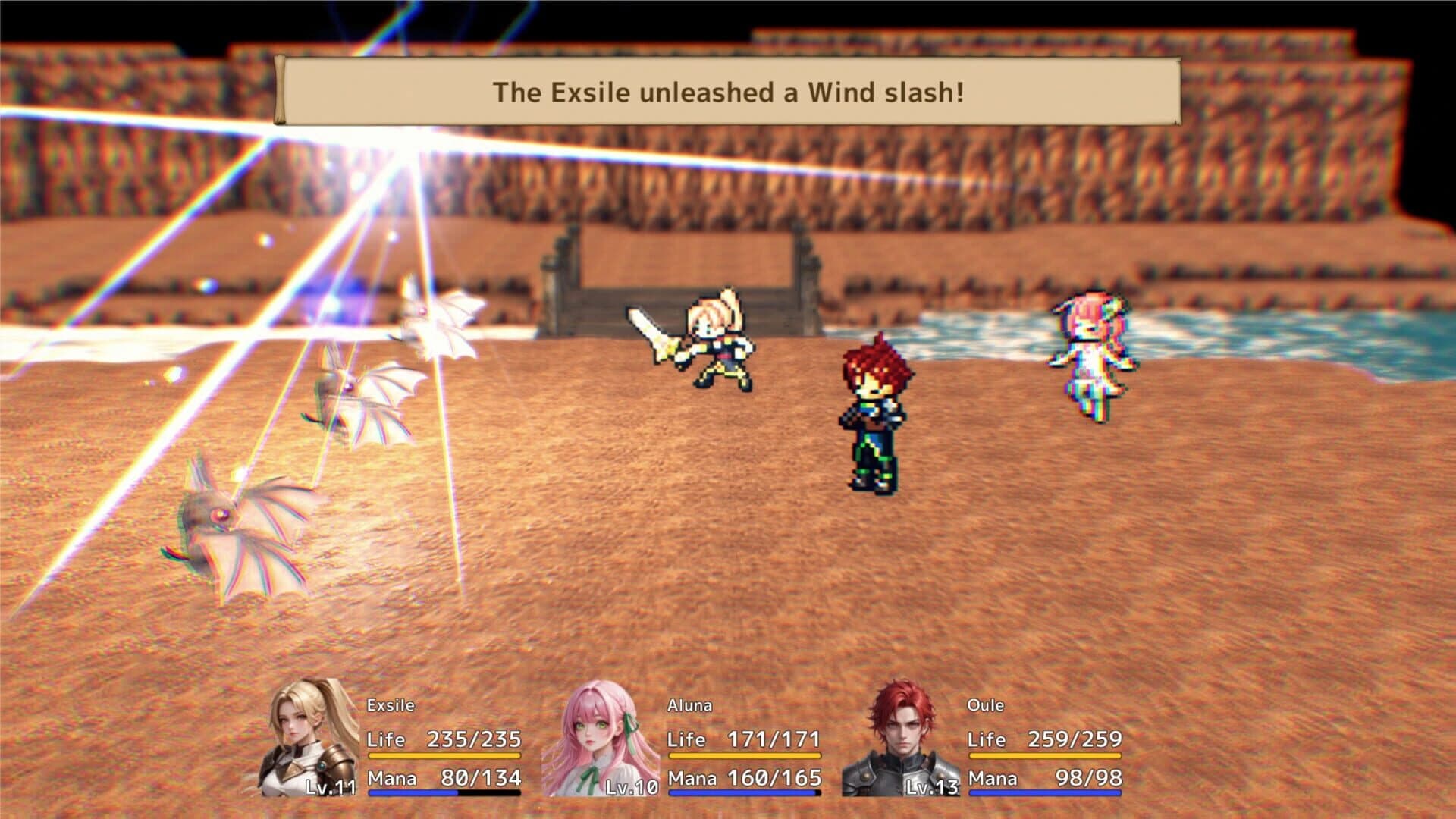Image resolution: width=1456 pixels, height=819 pixels.
Task: Click the Mana 160/165 value for Aluna
Action: (775, 777)
